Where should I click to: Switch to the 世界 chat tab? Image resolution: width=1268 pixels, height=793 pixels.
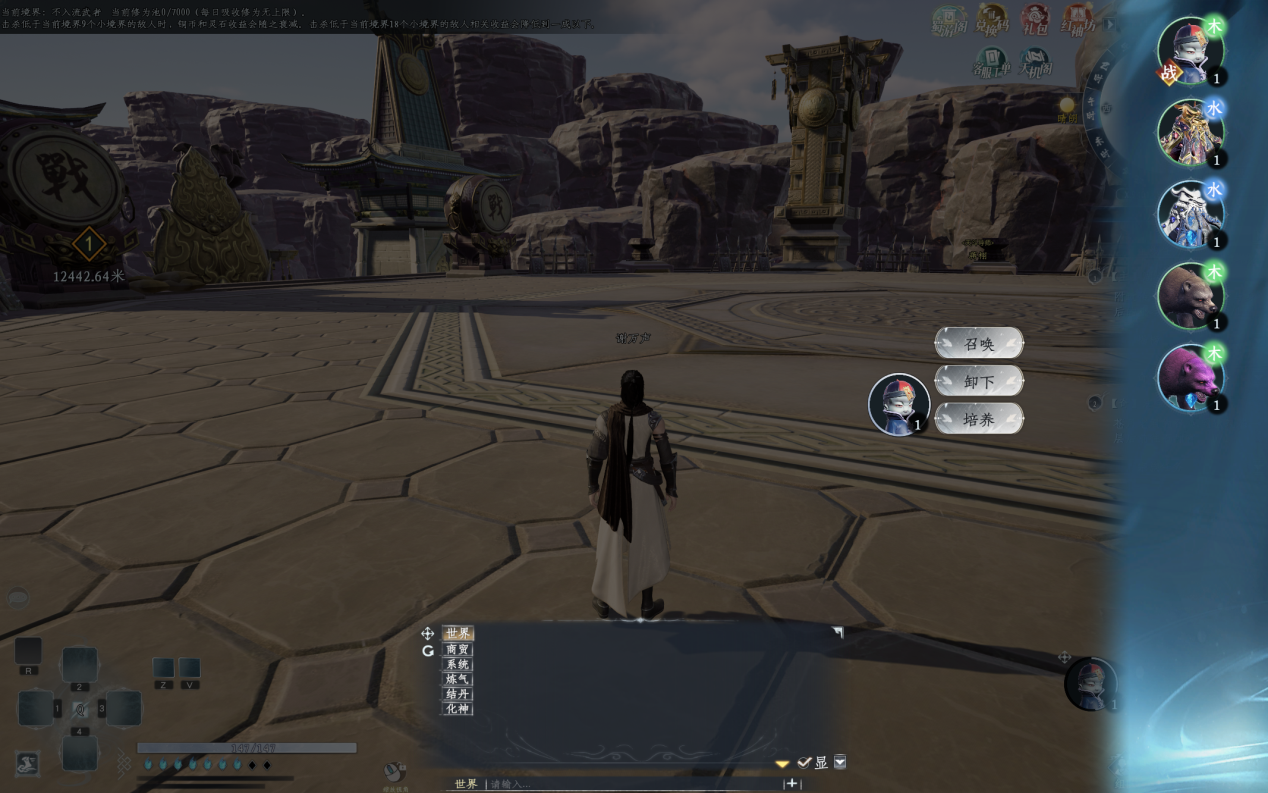pos(458,633)
